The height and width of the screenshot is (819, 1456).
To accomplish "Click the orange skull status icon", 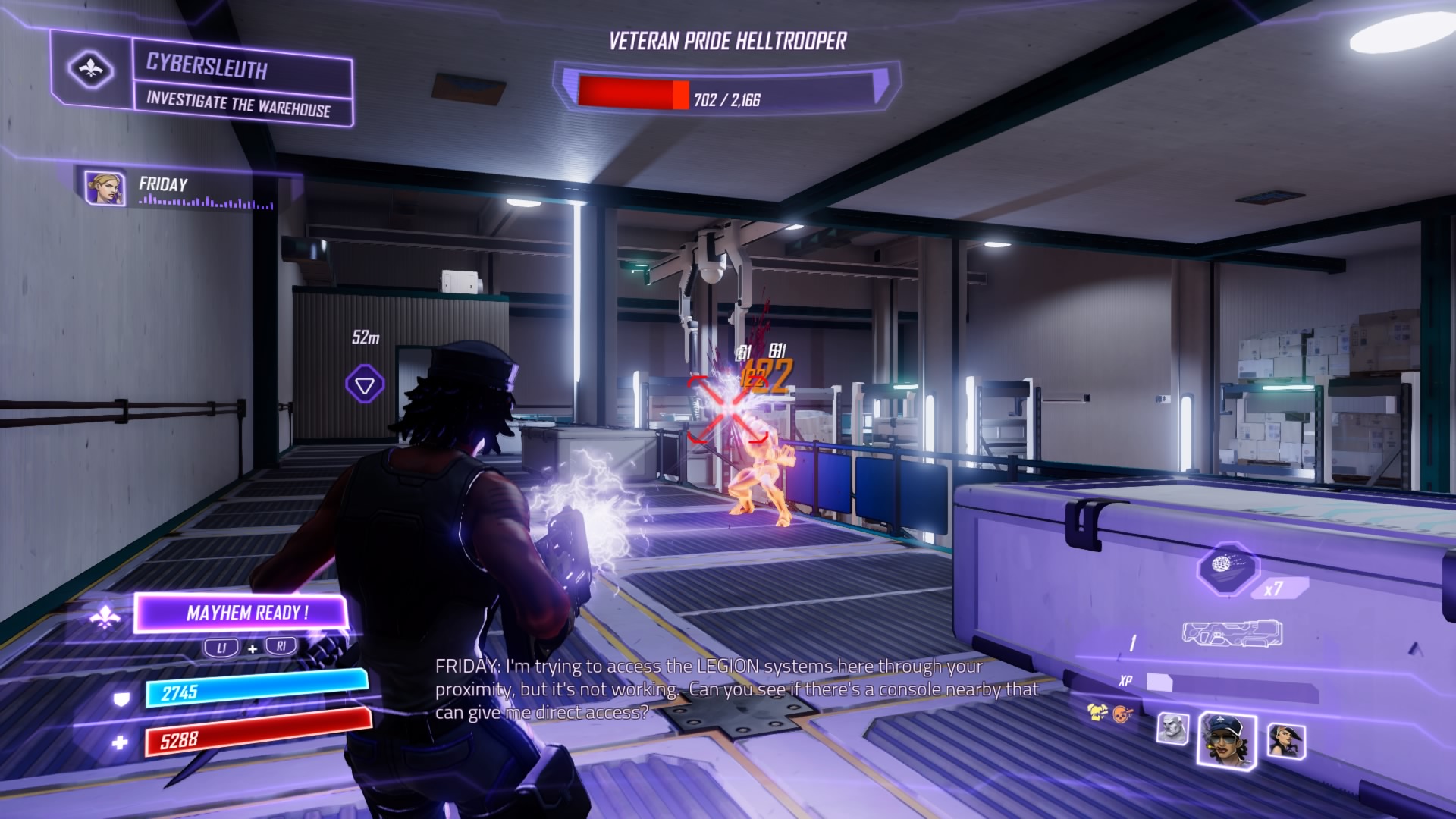I will click(1122, 714).
